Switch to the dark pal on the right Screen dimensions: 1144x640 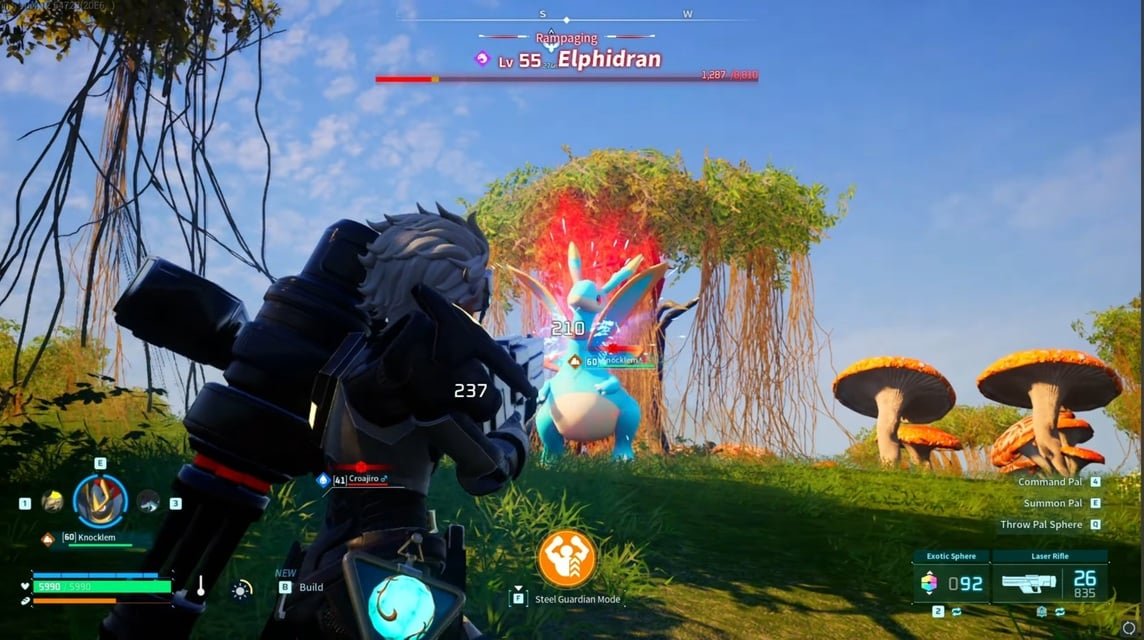click(148, 502)
